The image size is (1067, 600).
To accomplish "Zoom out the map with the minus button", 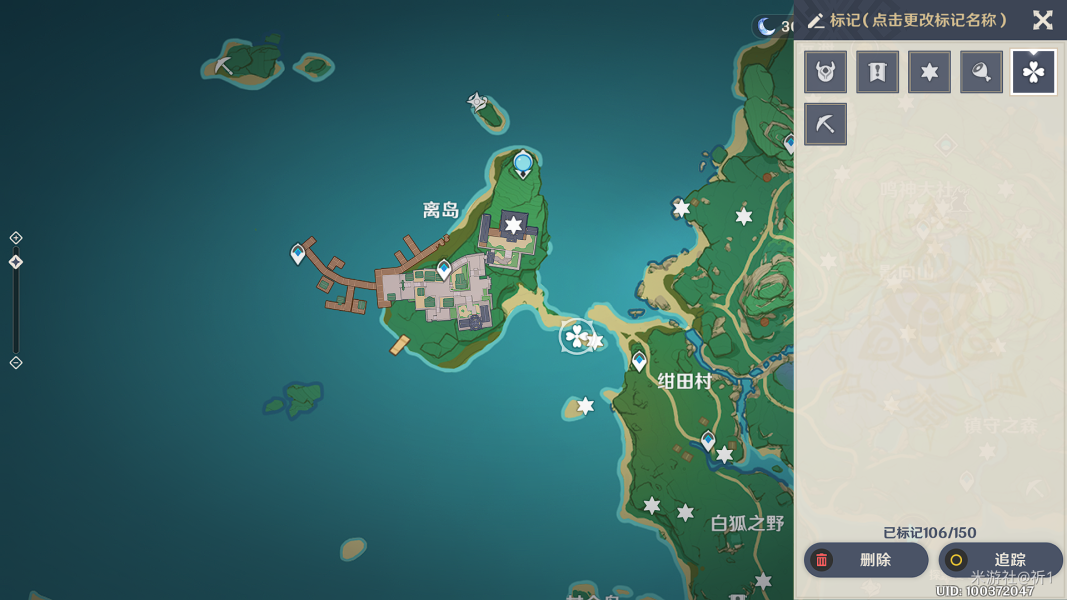I will [16, 363].
